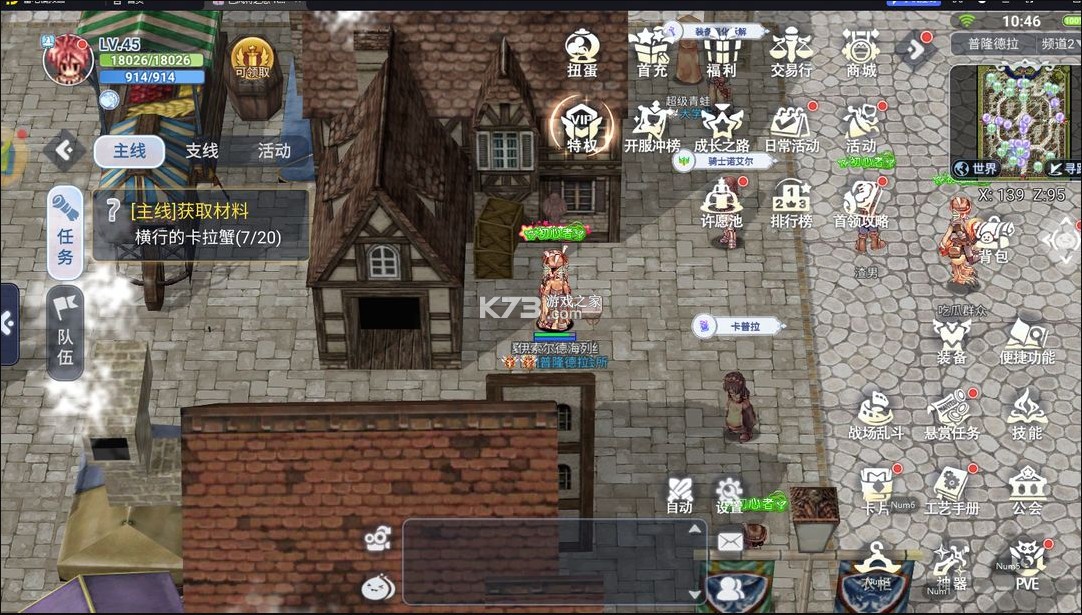Screen dimensions: 1082x615
Task: Open the 首充 first-recharge offer
Action: pos(651,54)
